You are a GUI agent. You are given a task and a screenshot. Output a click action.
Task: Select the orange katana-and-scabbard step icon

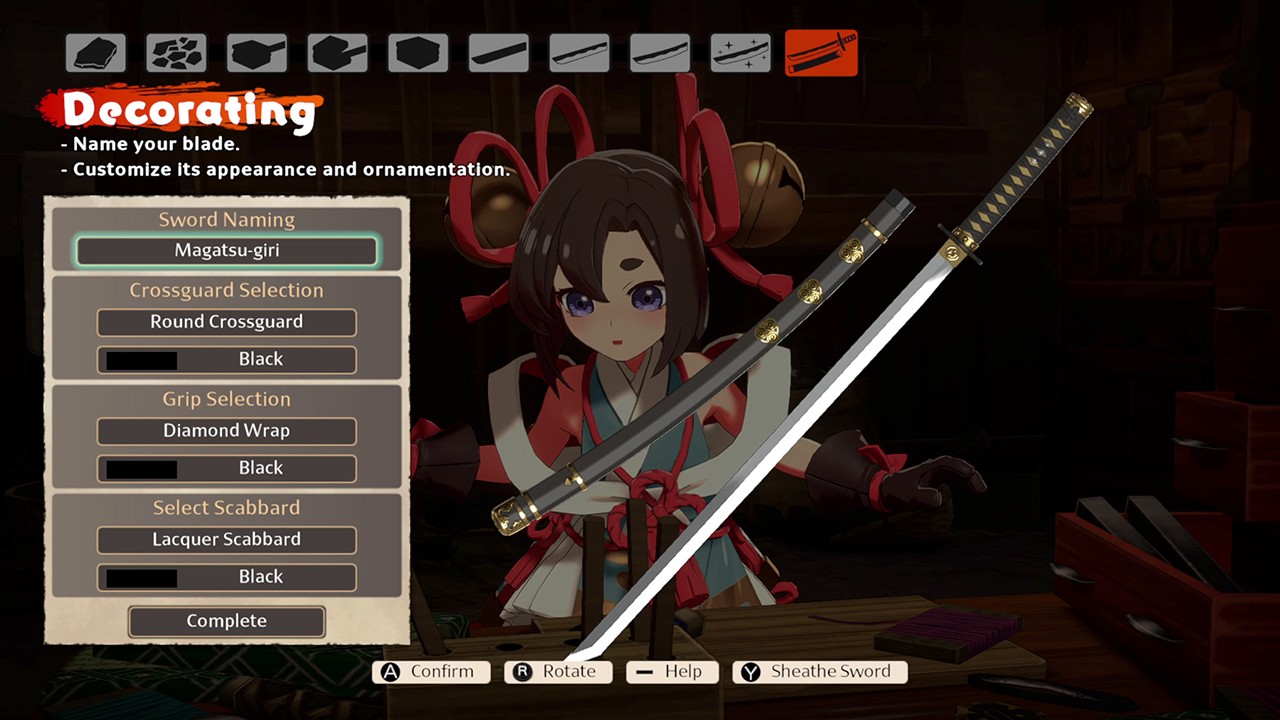821,53
